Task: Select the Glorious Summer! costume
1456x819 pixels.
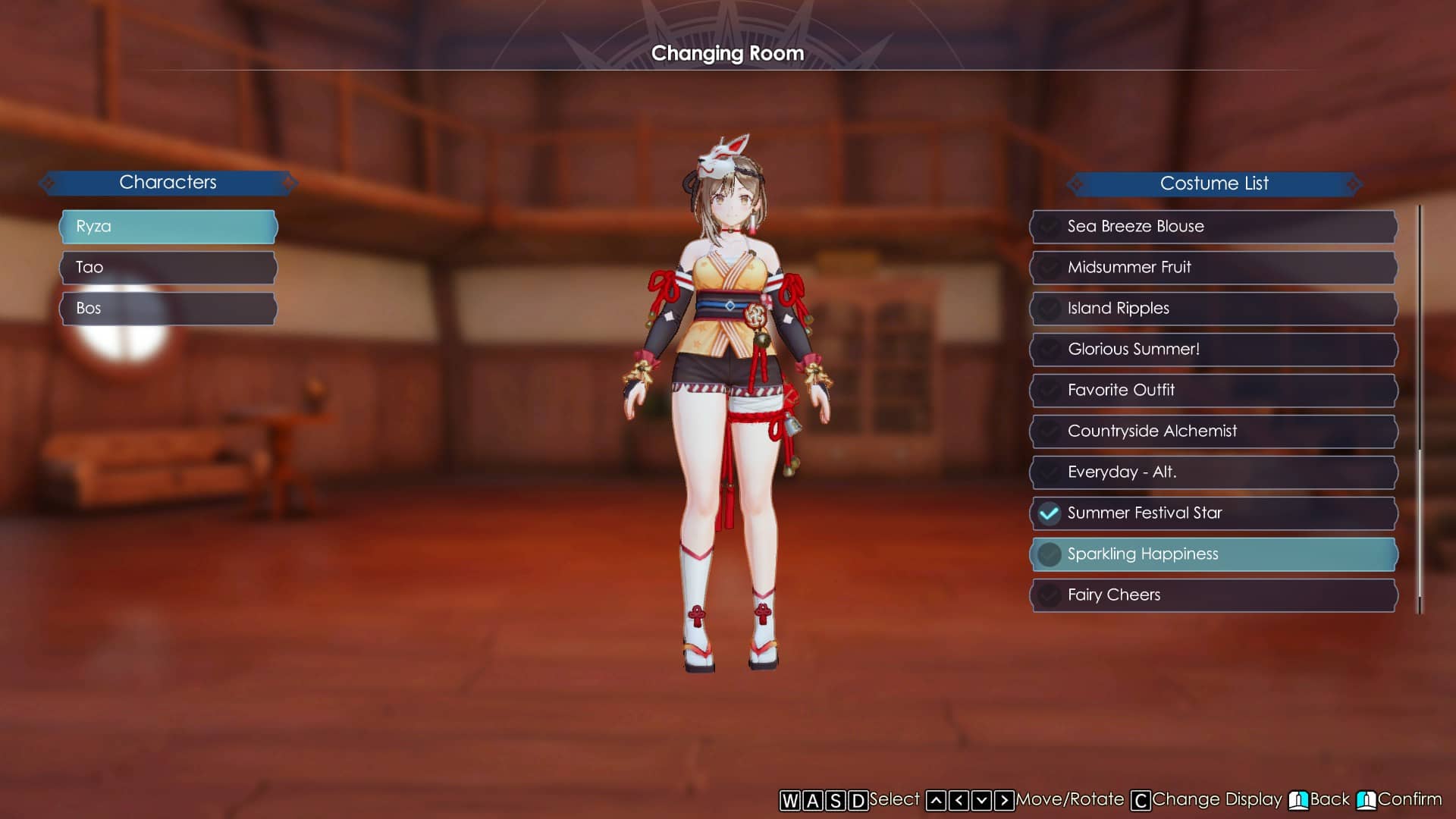Action: [x=1213, y=350]
